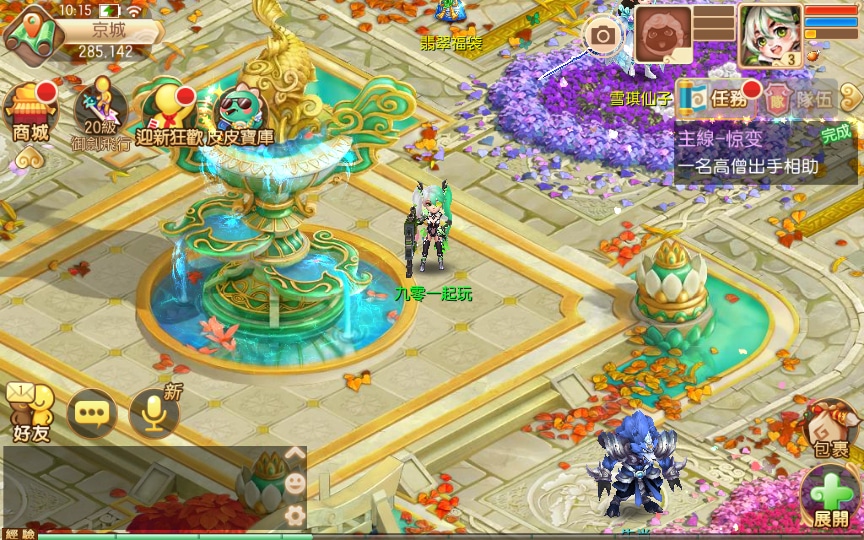
Task: Switch to the 隊伍 team tab
Action: 799,98
